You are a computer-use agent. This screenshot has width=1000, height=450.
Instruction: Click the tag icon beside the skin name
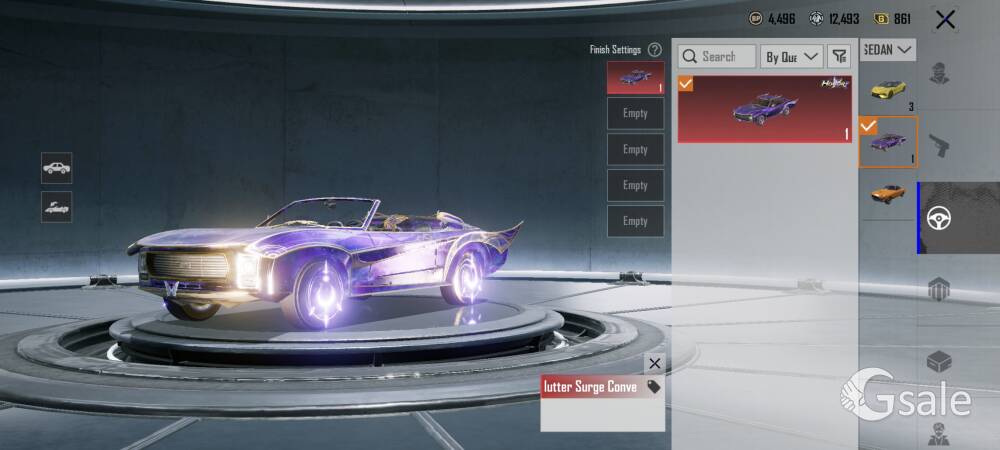653,387
